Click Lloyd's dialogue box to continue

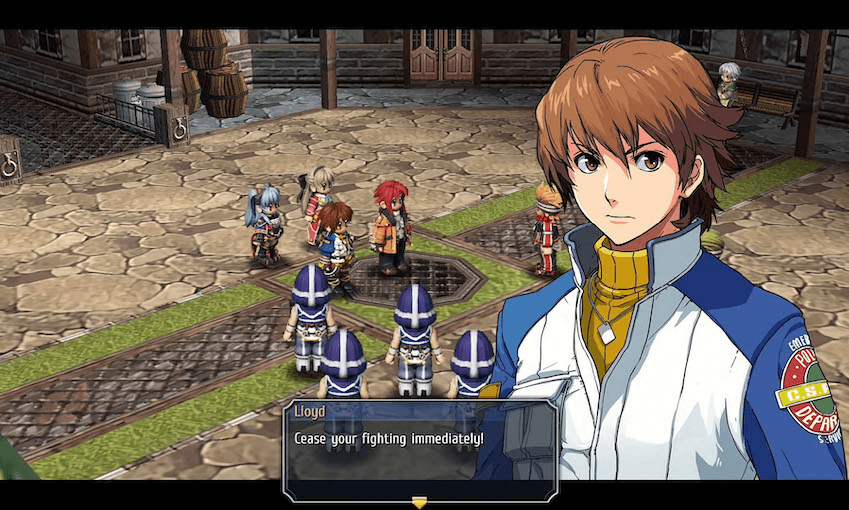coord(418,449)
